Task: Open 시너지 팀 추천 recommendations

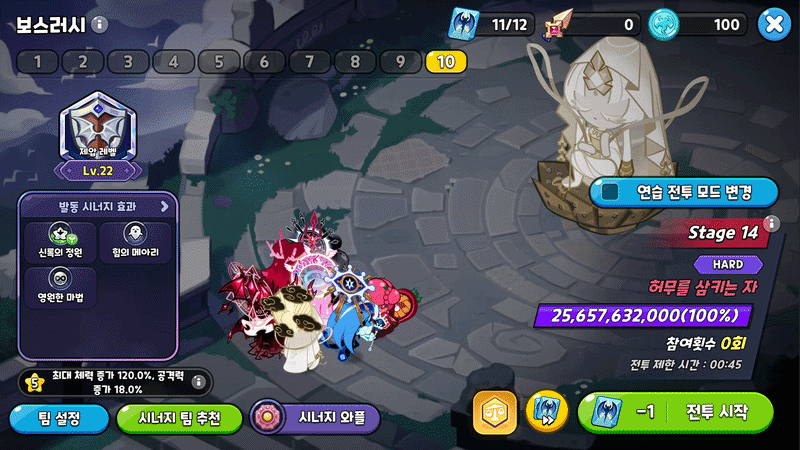Action: coord(180,418)
